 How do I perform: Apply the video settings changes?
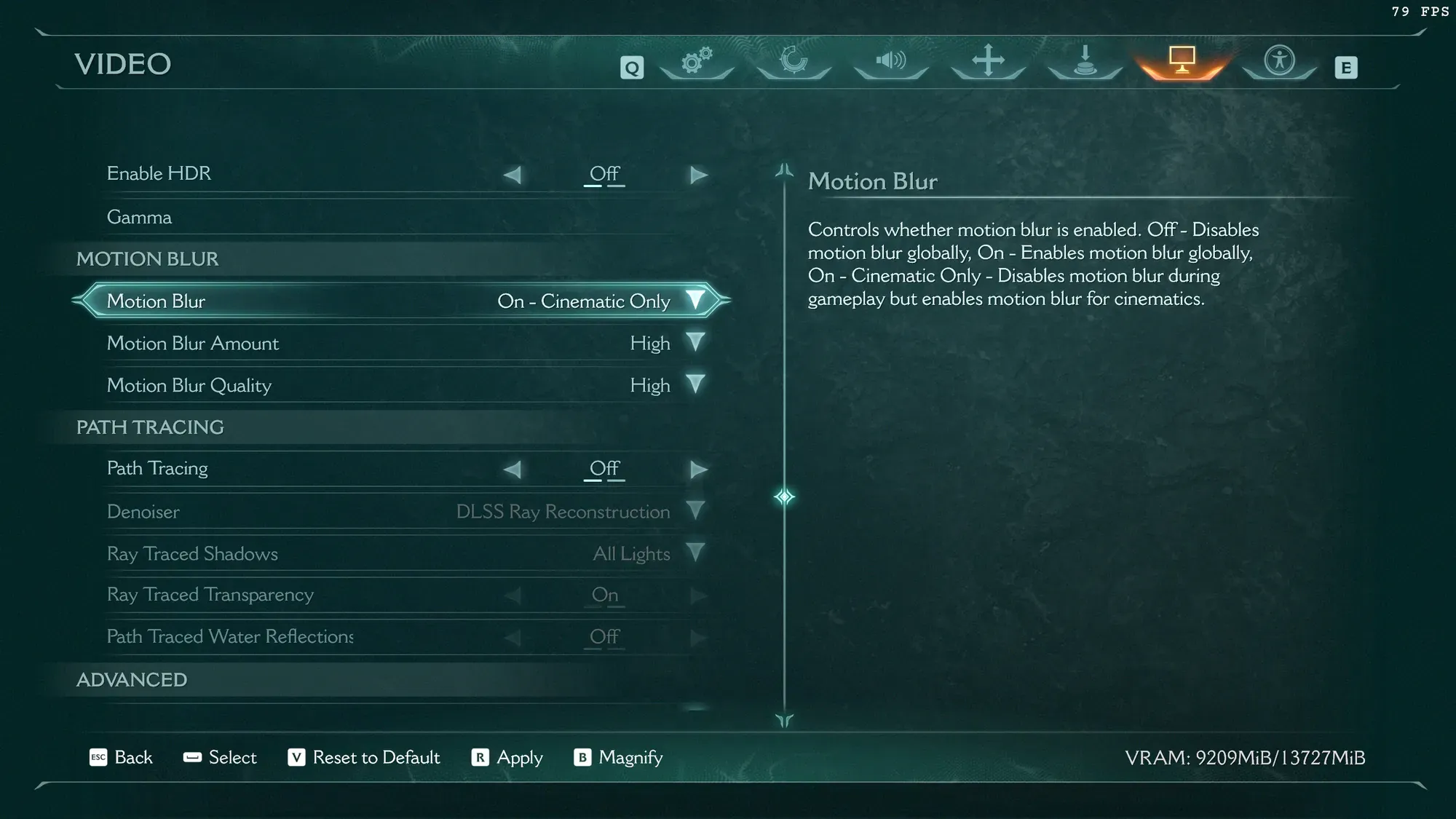click(507, 758)
